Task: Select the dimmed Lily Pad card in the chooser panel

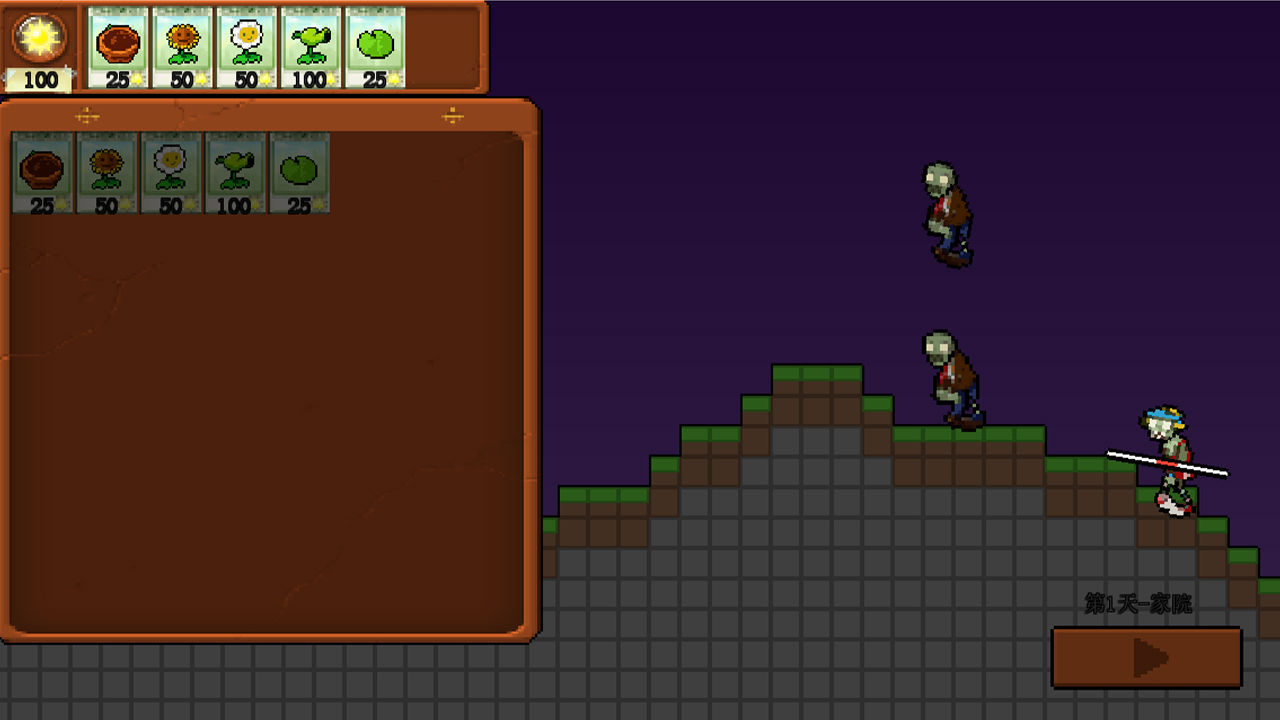Action: coord(298,173)
